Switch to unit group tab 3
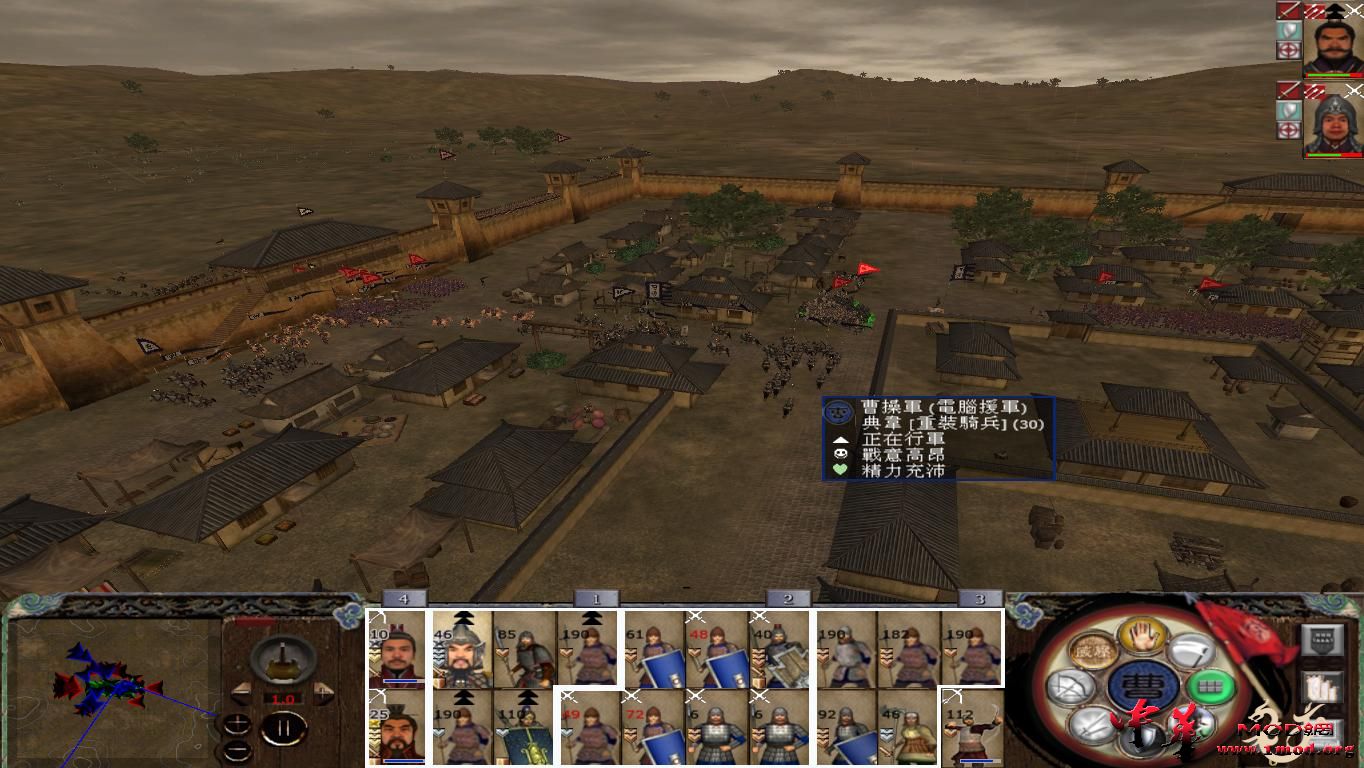The width and height of the screenshot is (1364, 768). coord(978,597)
